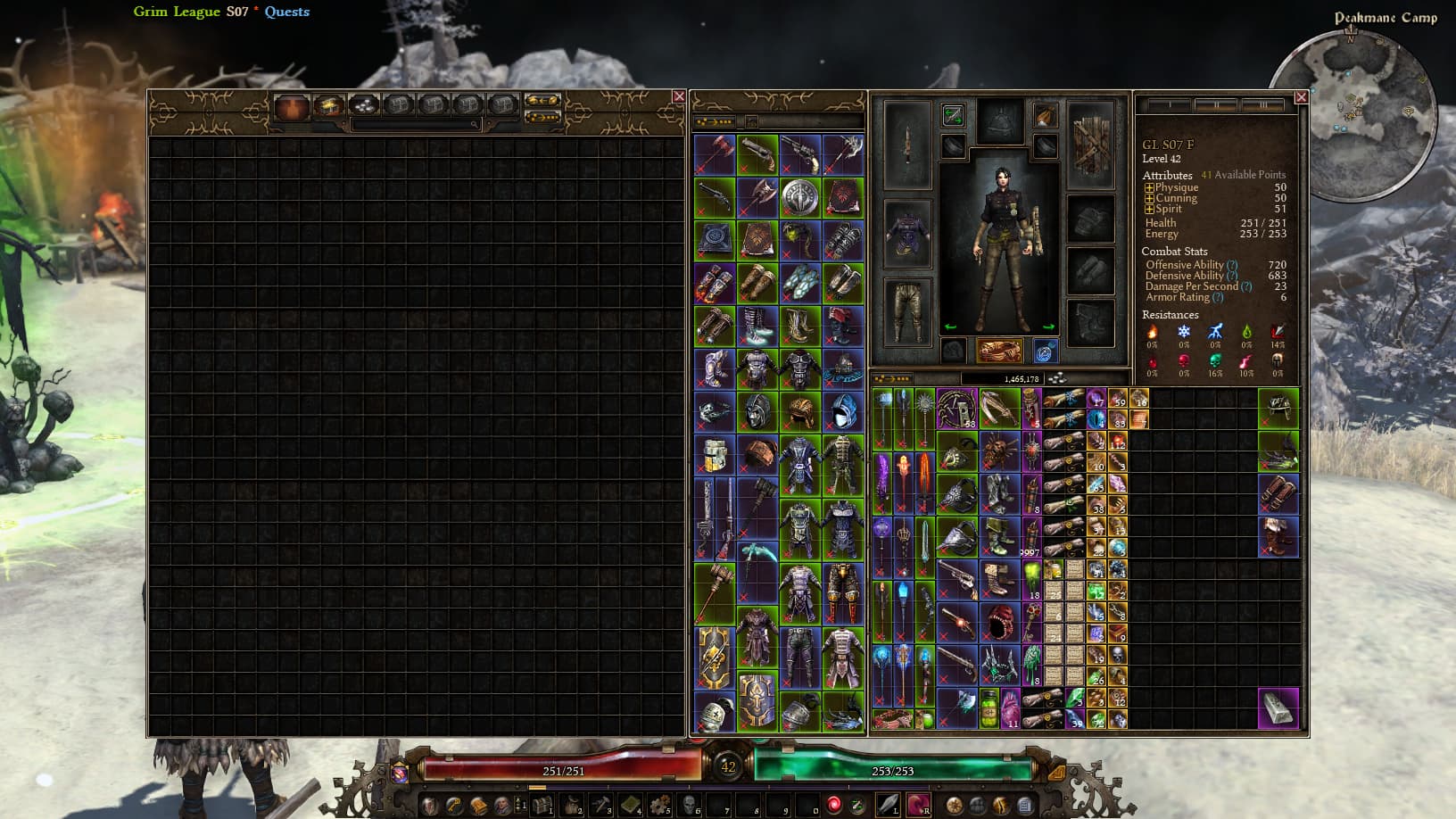Close the character sheet panel

1301,97
